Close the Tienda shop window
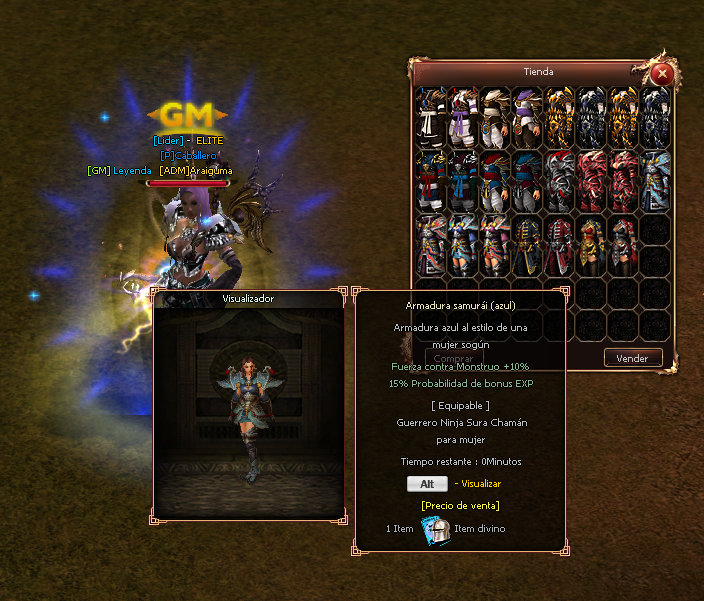 tap(660, 74)
